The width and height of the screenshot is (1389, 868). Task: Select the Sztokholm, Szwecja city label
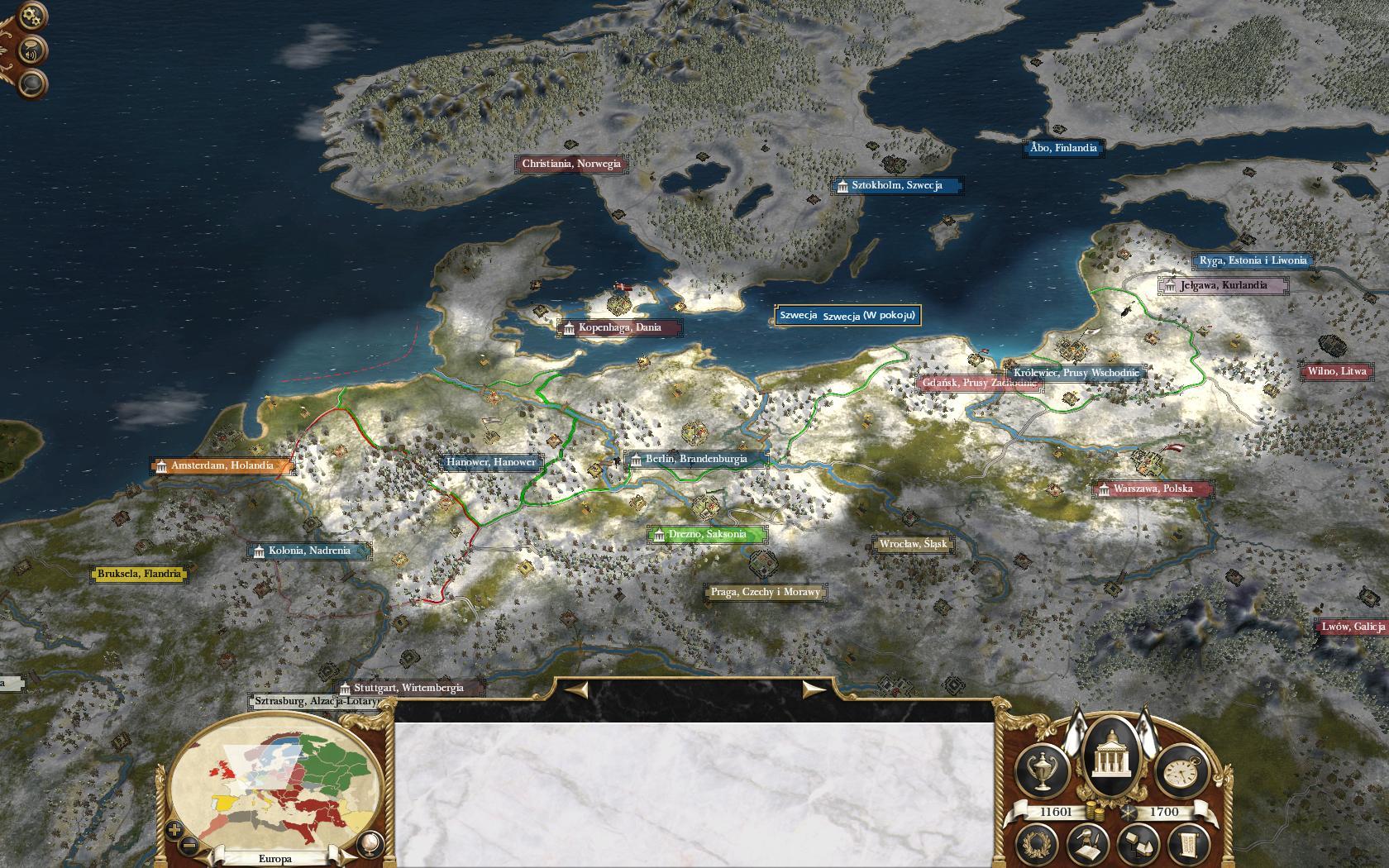897,186
